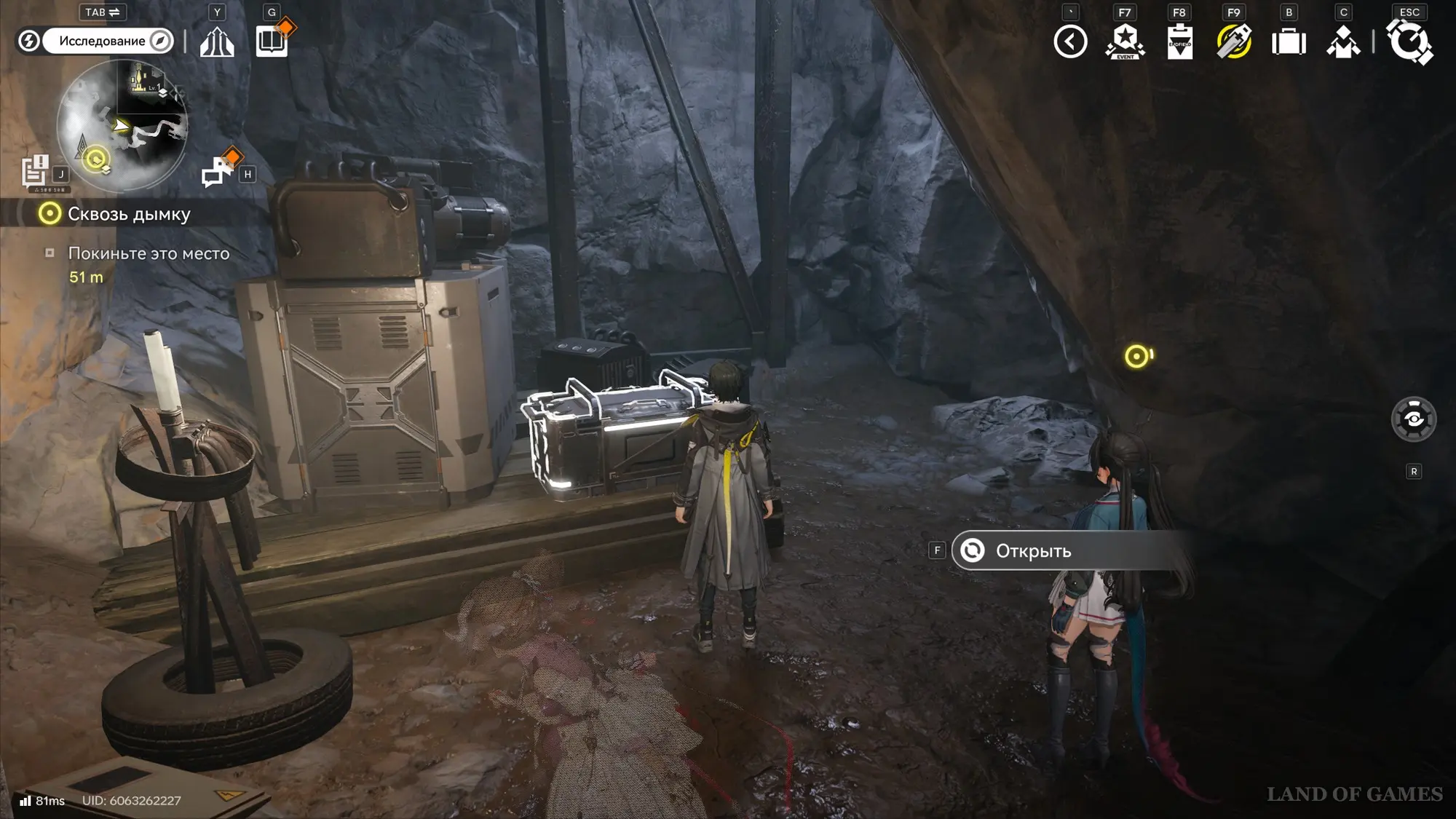Viewport: 1456px width, 819px height.
Task: Open the open-book guide icon
Action: tap(272, 41)
